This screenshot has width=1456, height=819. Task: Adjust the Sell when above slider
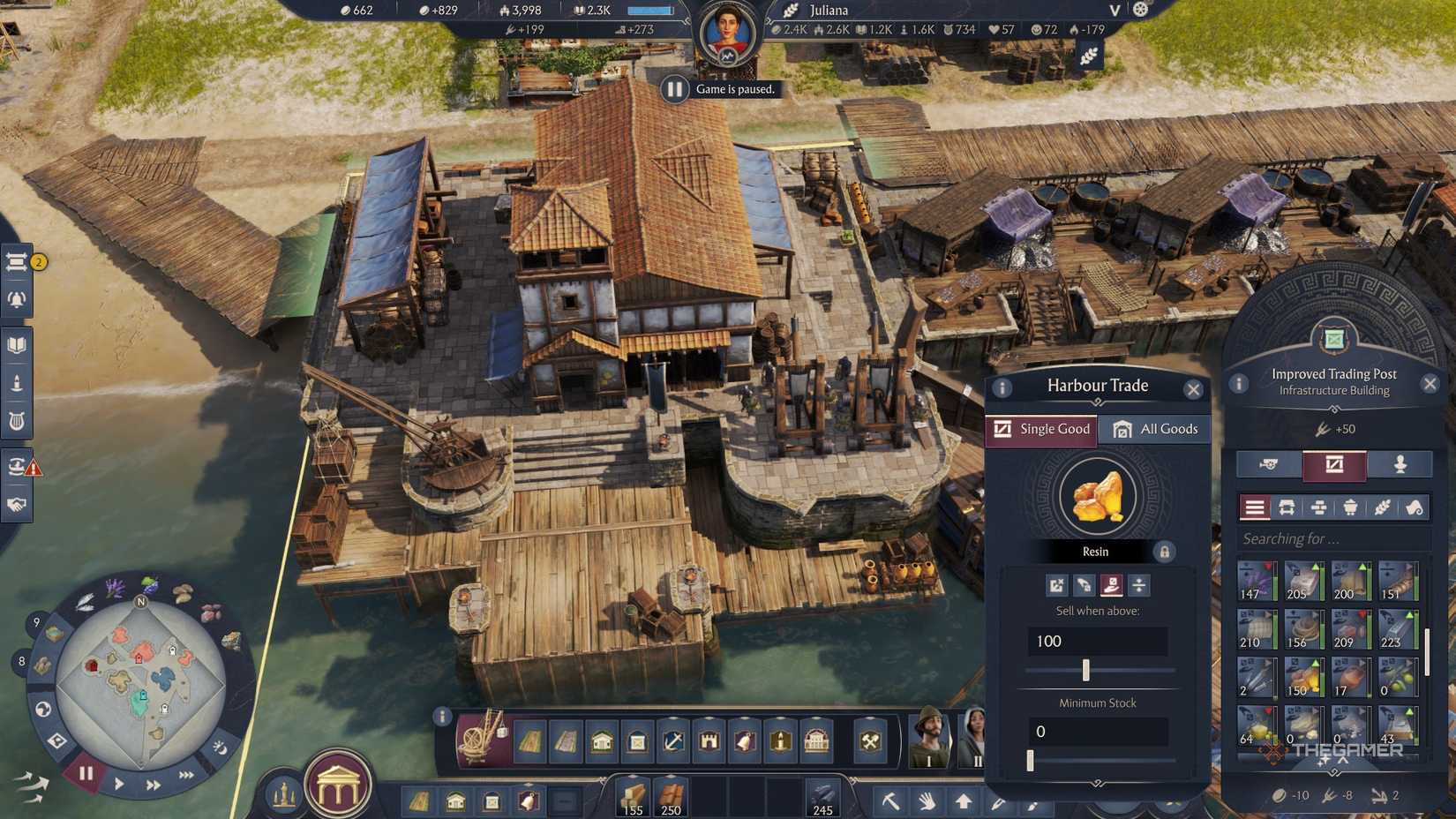(x=1086, y=669)
